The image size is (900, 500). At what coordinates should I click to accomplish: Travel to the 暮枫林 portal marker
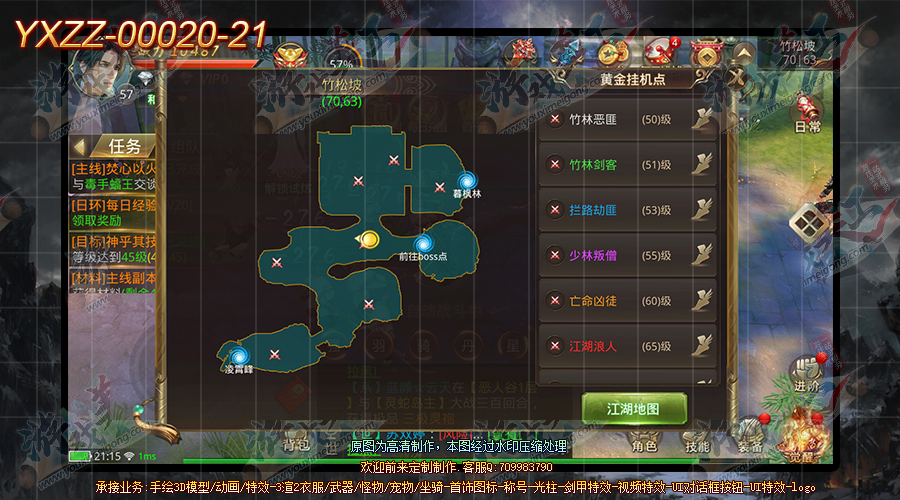466,181
